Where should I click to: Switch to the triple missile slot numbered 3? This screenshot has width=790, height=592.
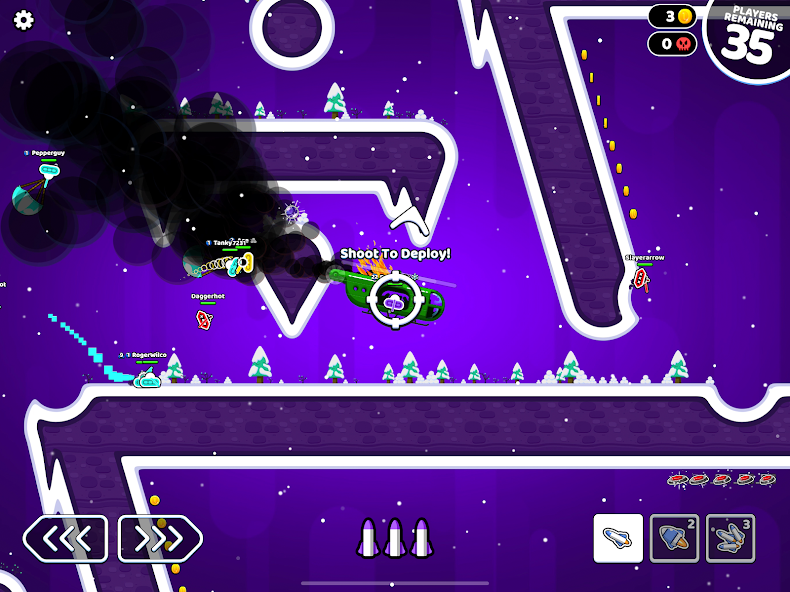730,539
